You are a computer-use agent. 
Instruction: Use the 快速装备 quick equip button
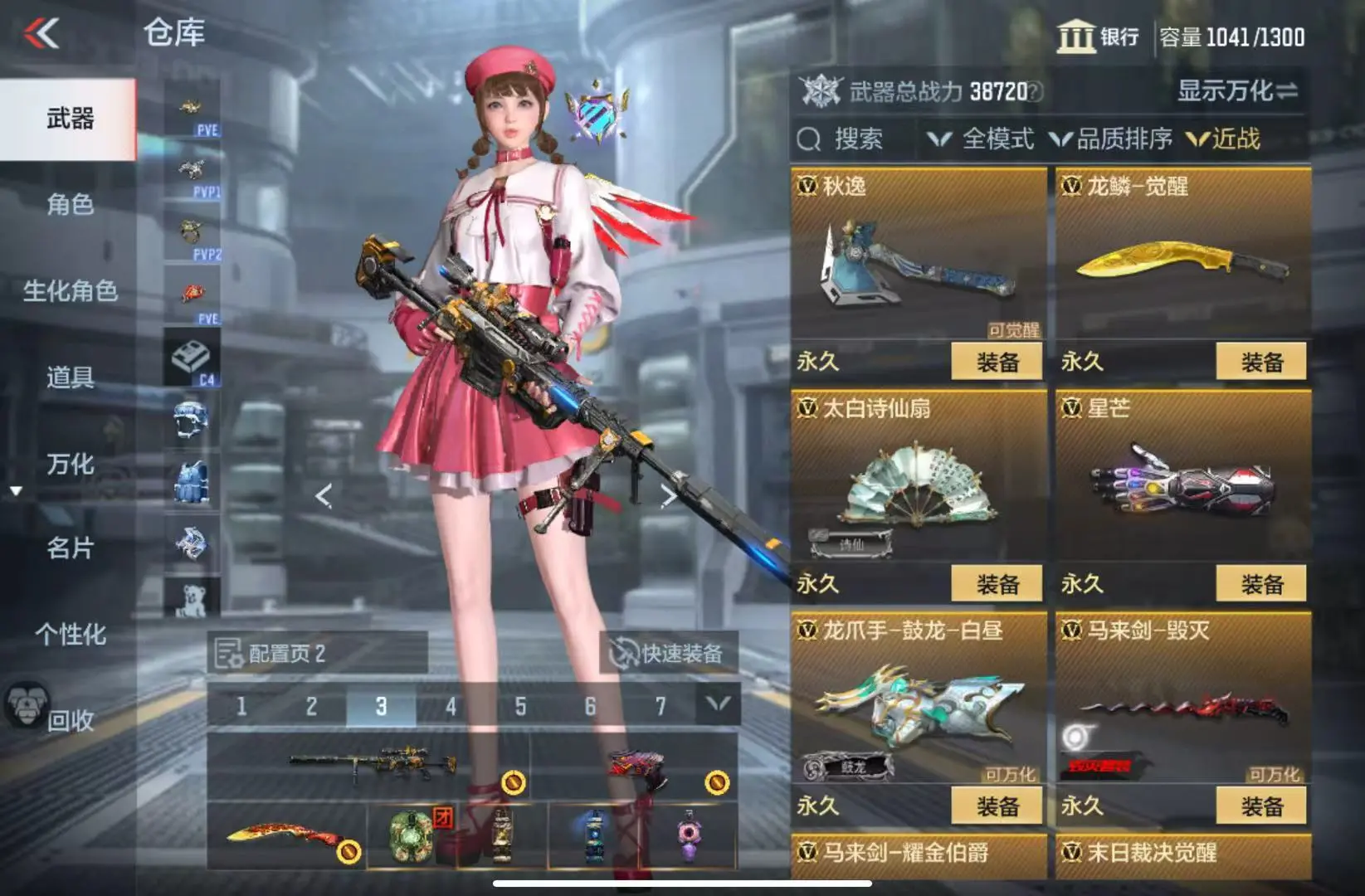pyautogui.click(x=668, y=653)
